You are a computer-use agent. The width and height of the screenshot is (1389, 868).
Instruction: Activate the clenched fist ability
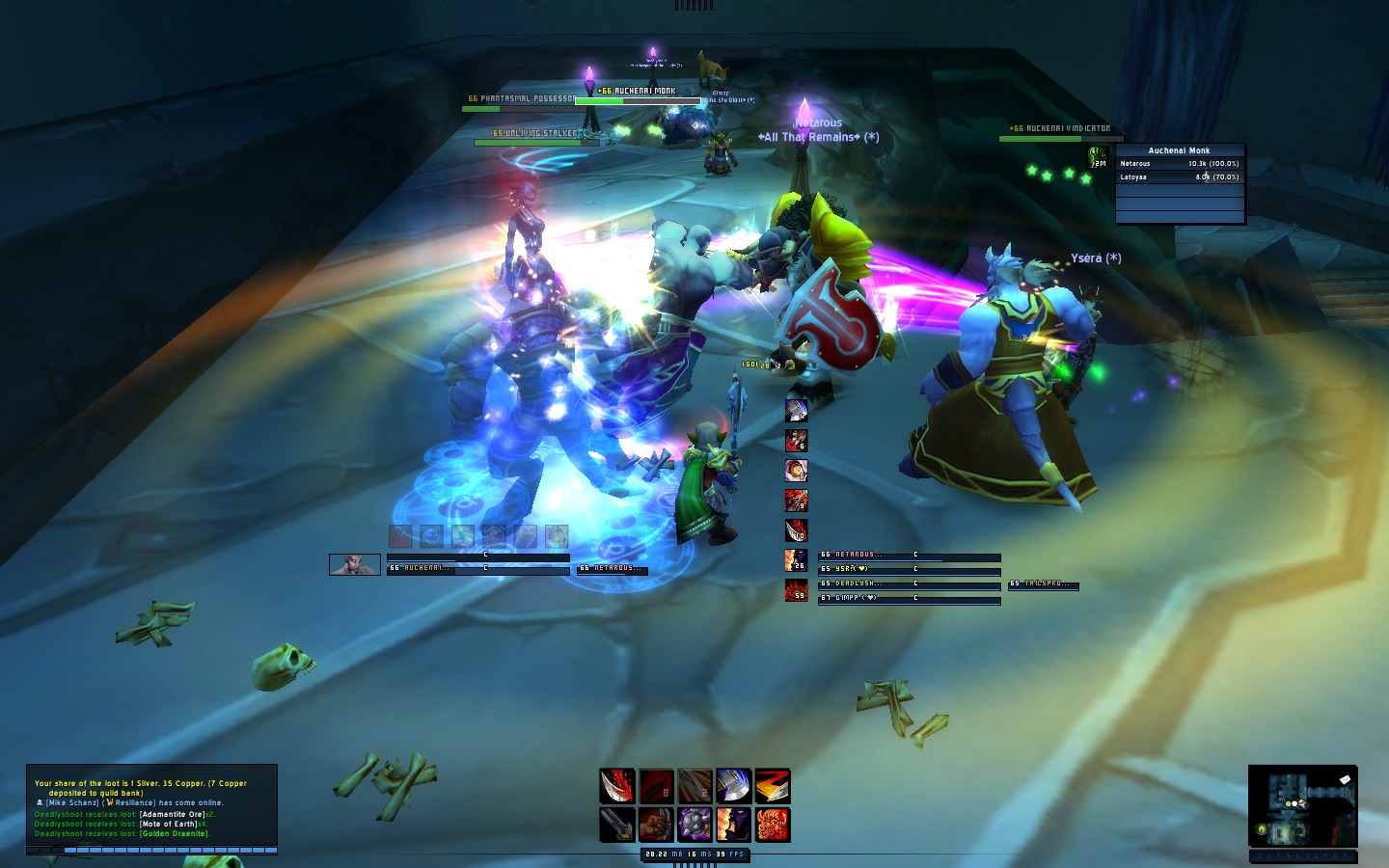[x=656, y=825]
